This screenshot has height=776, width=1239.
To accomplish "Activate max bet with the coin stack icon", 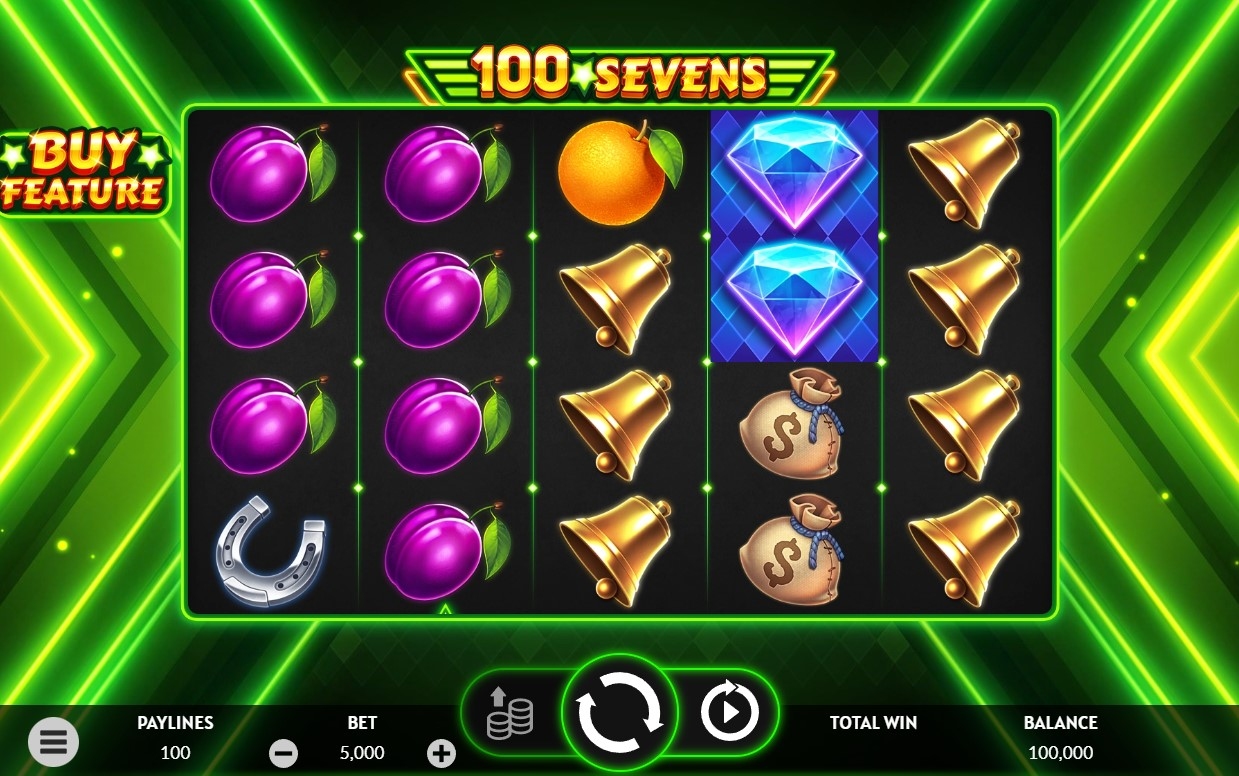I will (x=510, y=713).
